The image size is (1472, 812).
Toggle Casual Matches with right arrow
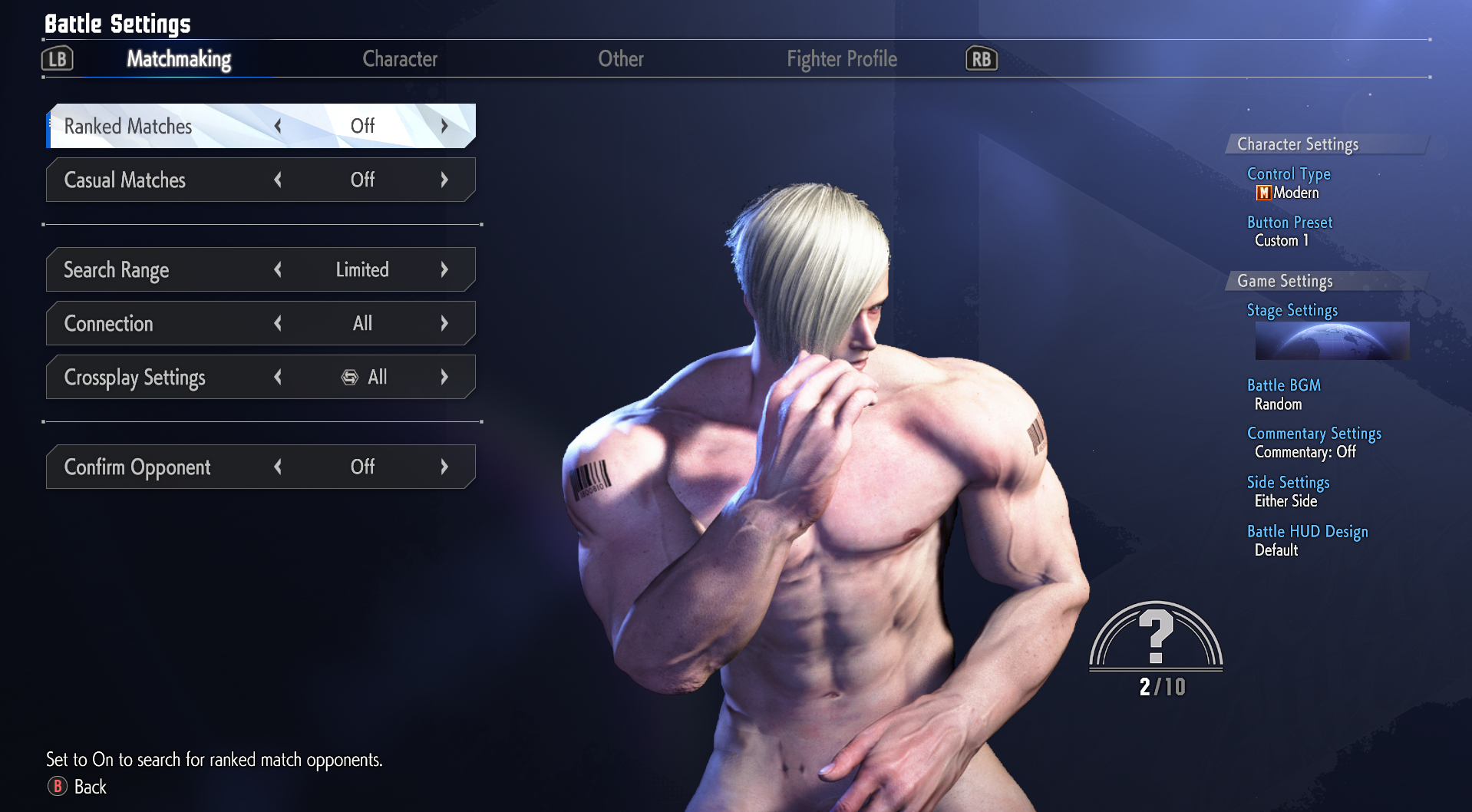(444, 180)
